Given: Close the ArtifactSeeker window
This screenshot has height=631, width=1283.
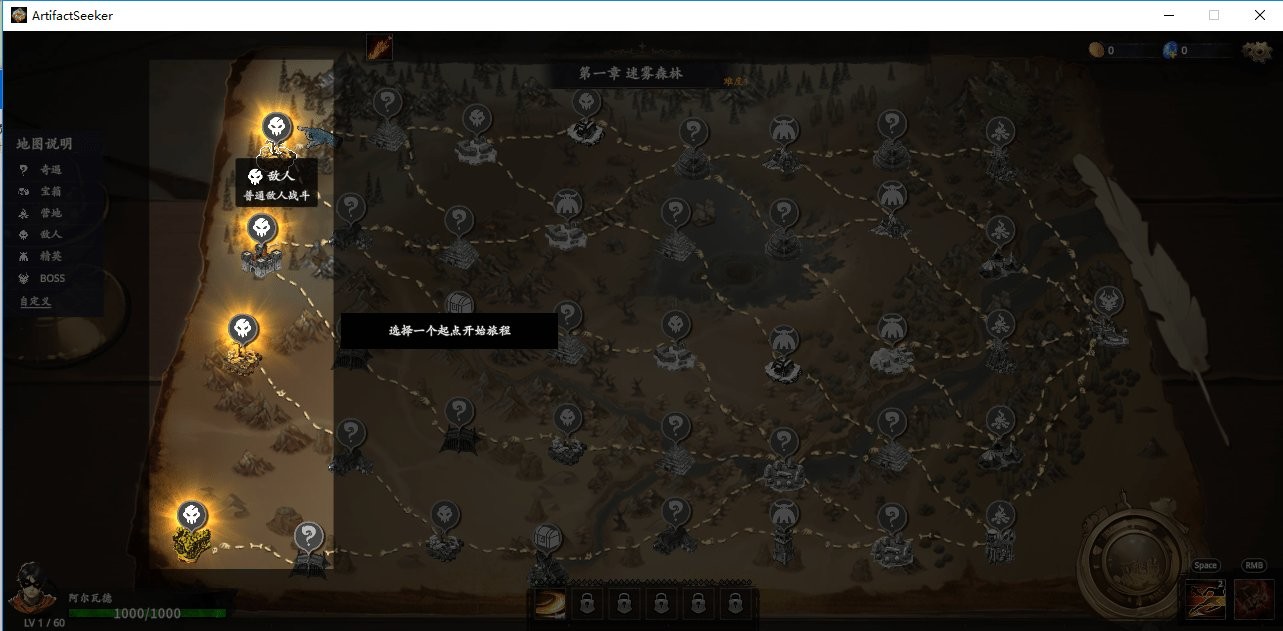Looking at the screenshot, I should coord(1259,15).
